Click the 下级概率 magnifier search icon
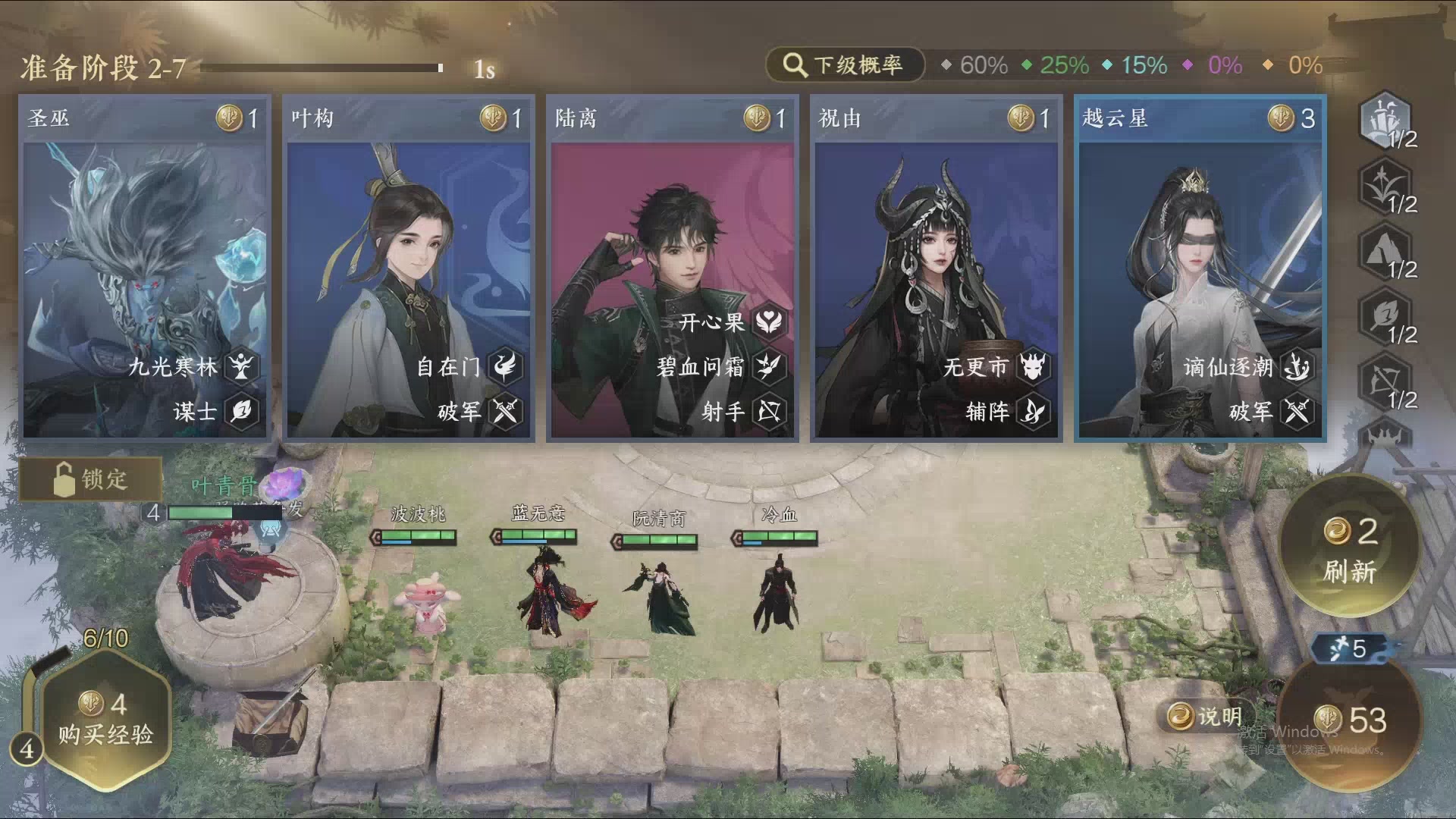 click(793, 65)
